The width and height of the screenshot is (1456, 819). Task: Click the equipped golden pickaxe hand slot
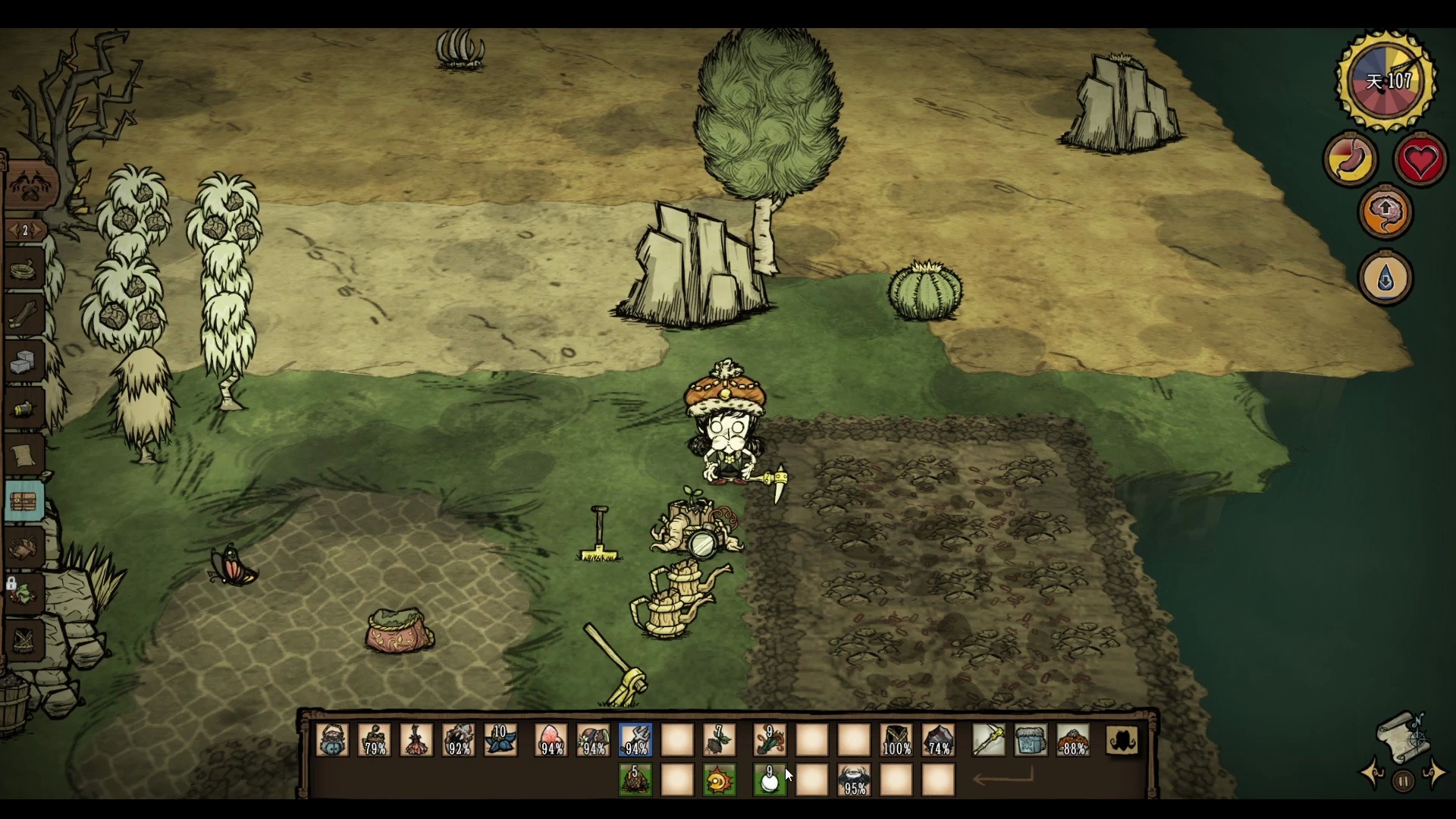click(989, 739)
